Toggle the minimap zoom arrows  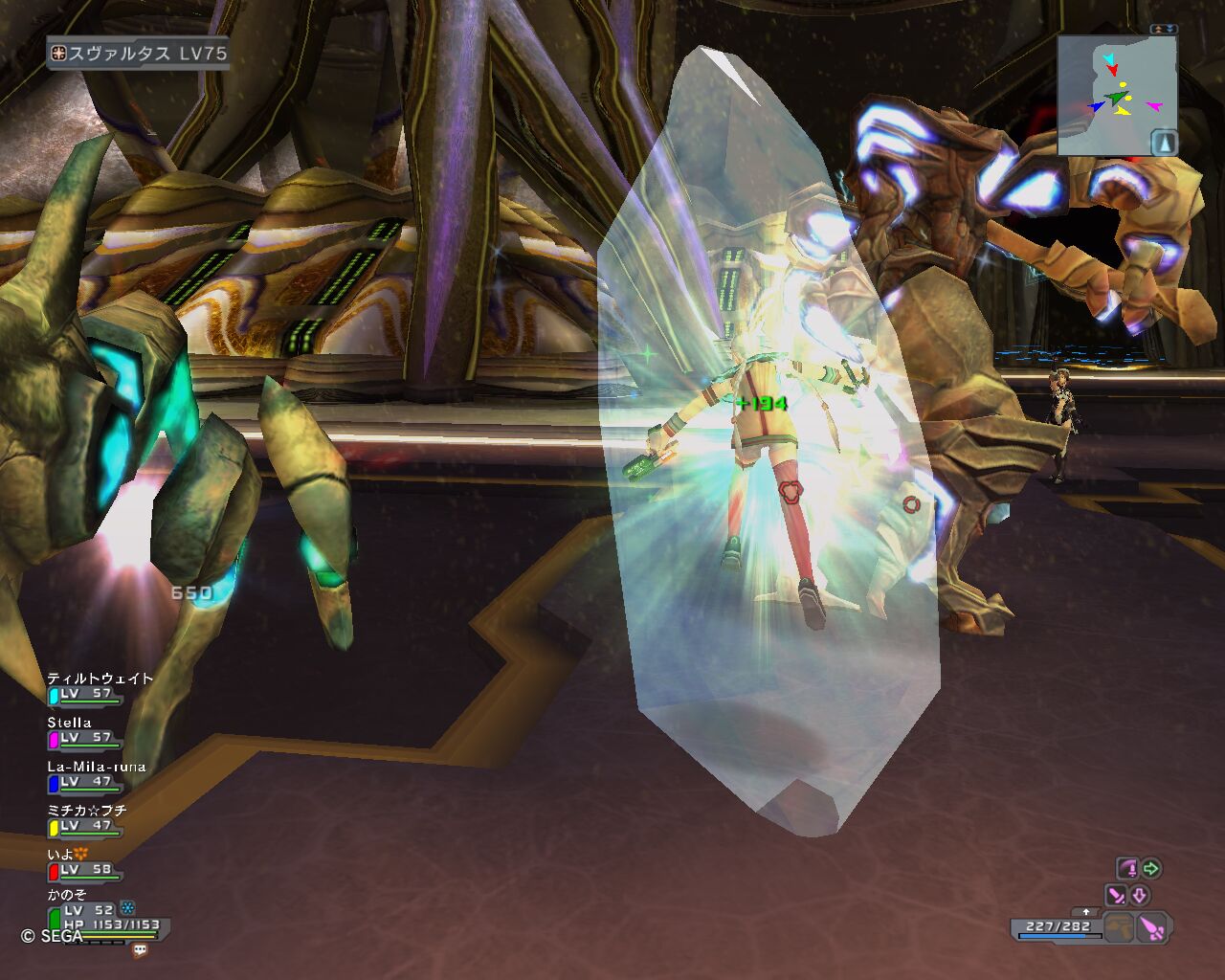pyautogui.click(x=1163, y=30)
